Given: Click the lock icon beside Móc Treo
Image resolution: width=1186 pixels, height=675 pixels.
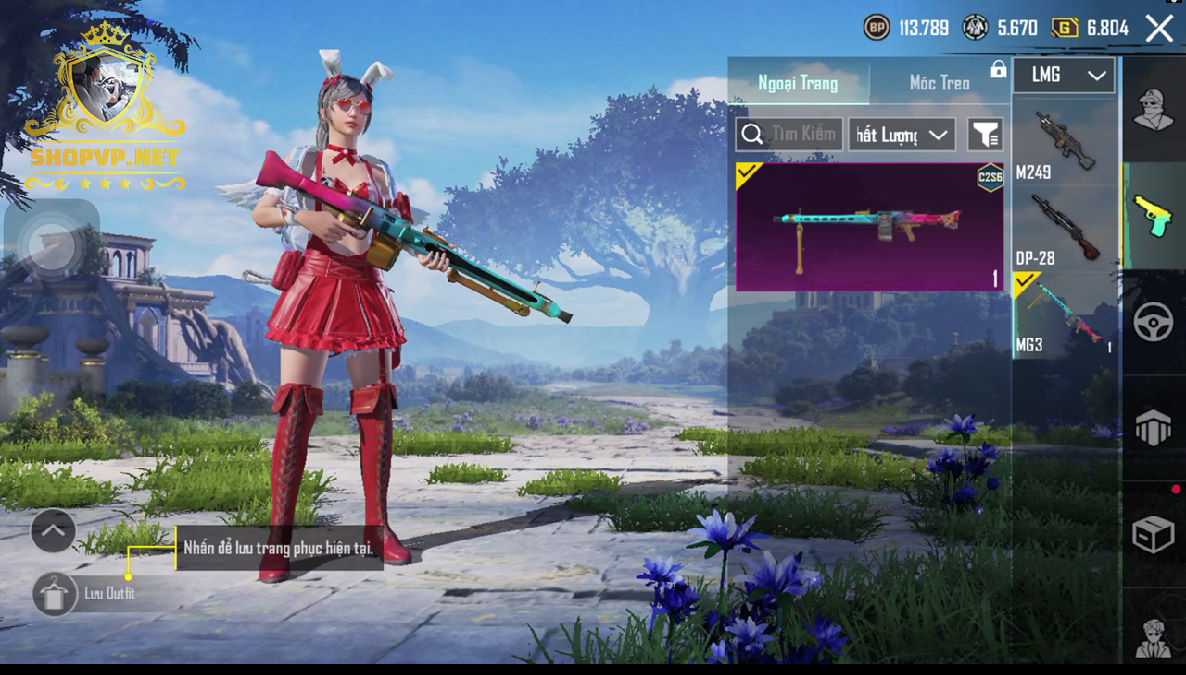Looking at the screenshot, I should pyautogui.click(x=997, y=69).
